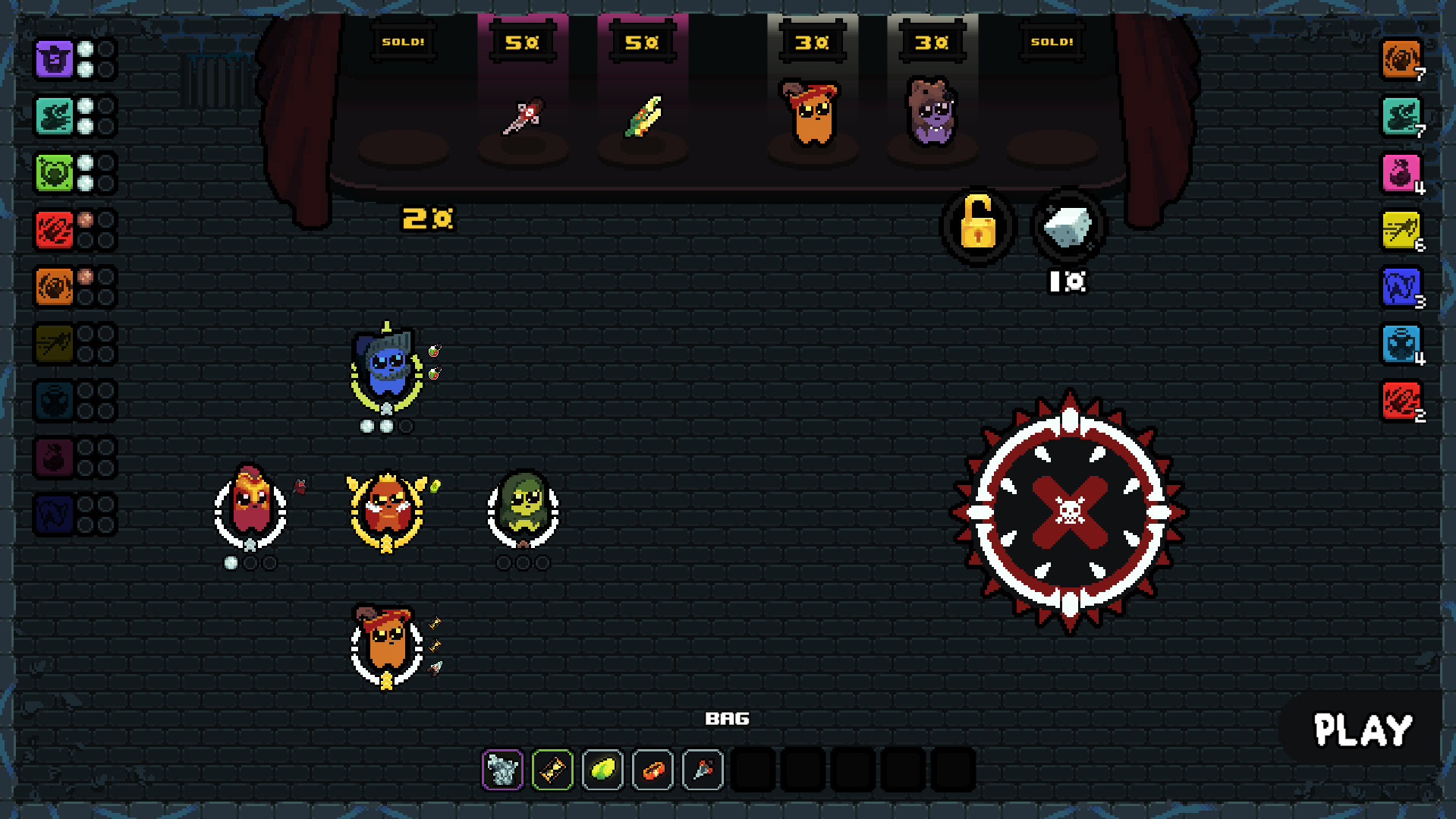The width and height of the screenshot is (1456, 819).
Task: Start the round with the PLAY button
Action: tap(1362, 731)
